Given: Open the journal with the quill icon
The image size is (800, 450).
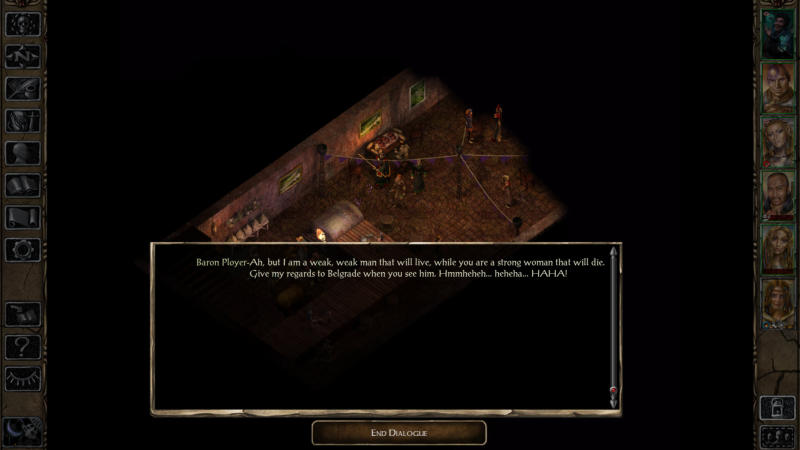Looking at the screenshot, I should click(22, 87).
